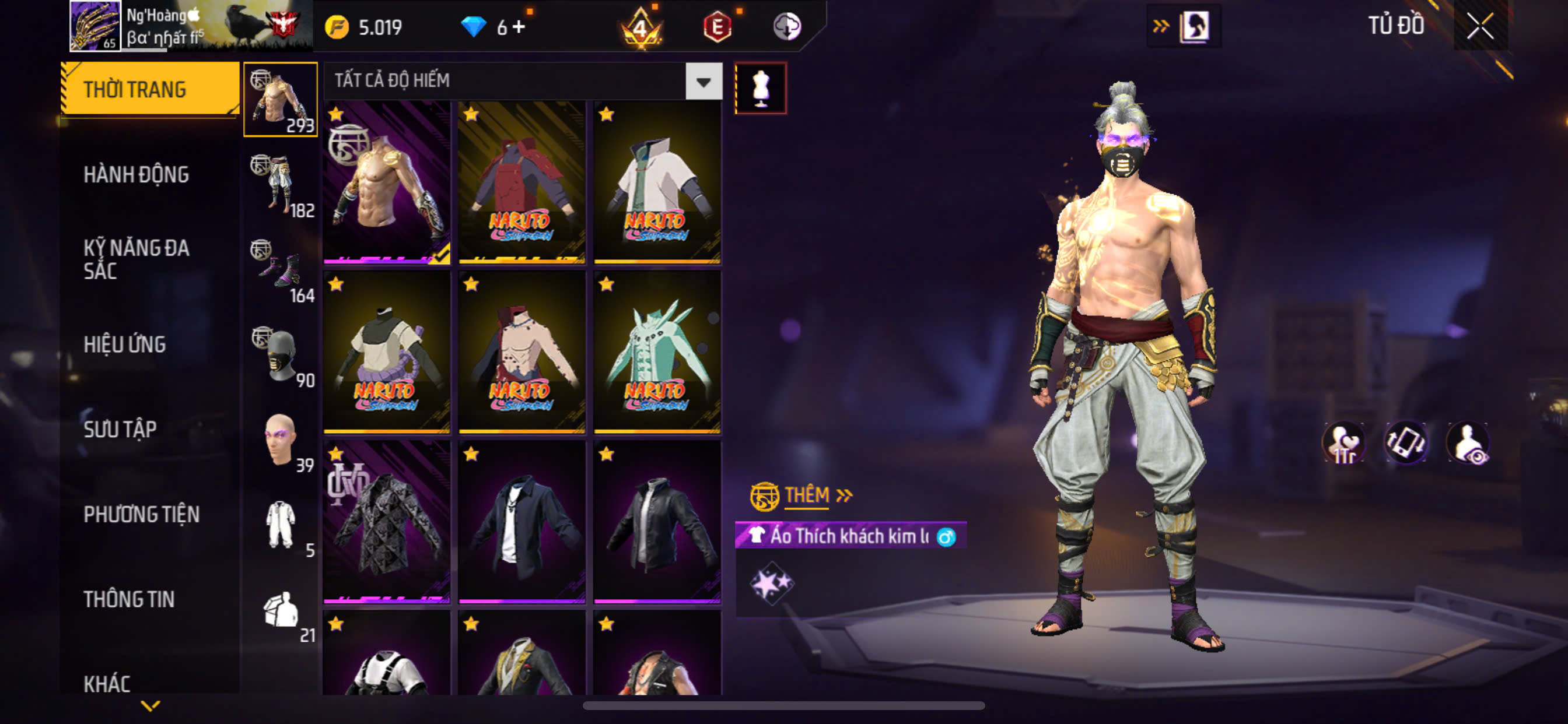This screenshot has height=724, width=1568.
Task: Open the mask category with 90 items
Action: pos(281,356)
